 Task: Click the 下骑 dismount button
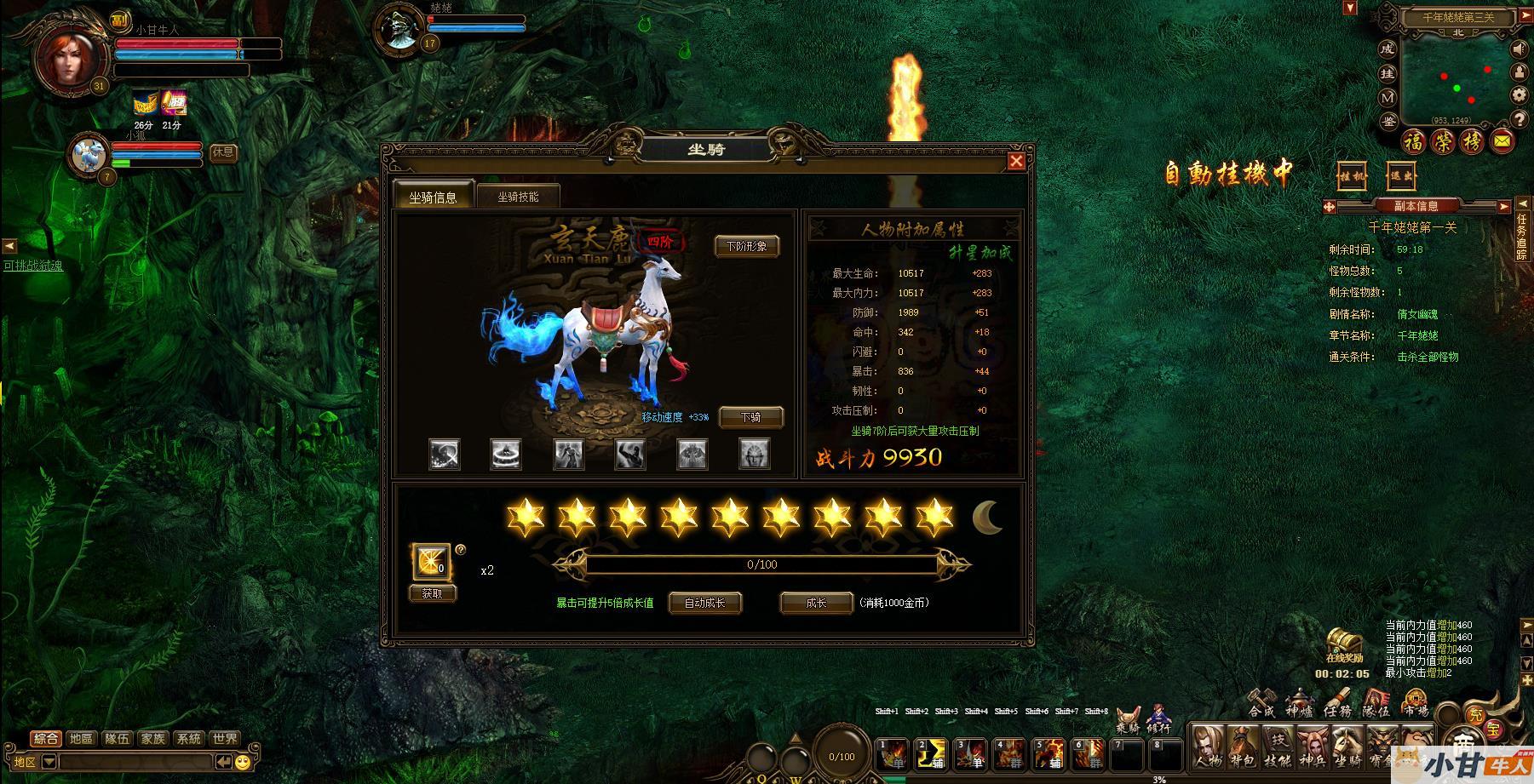click(x=750, y=417)
